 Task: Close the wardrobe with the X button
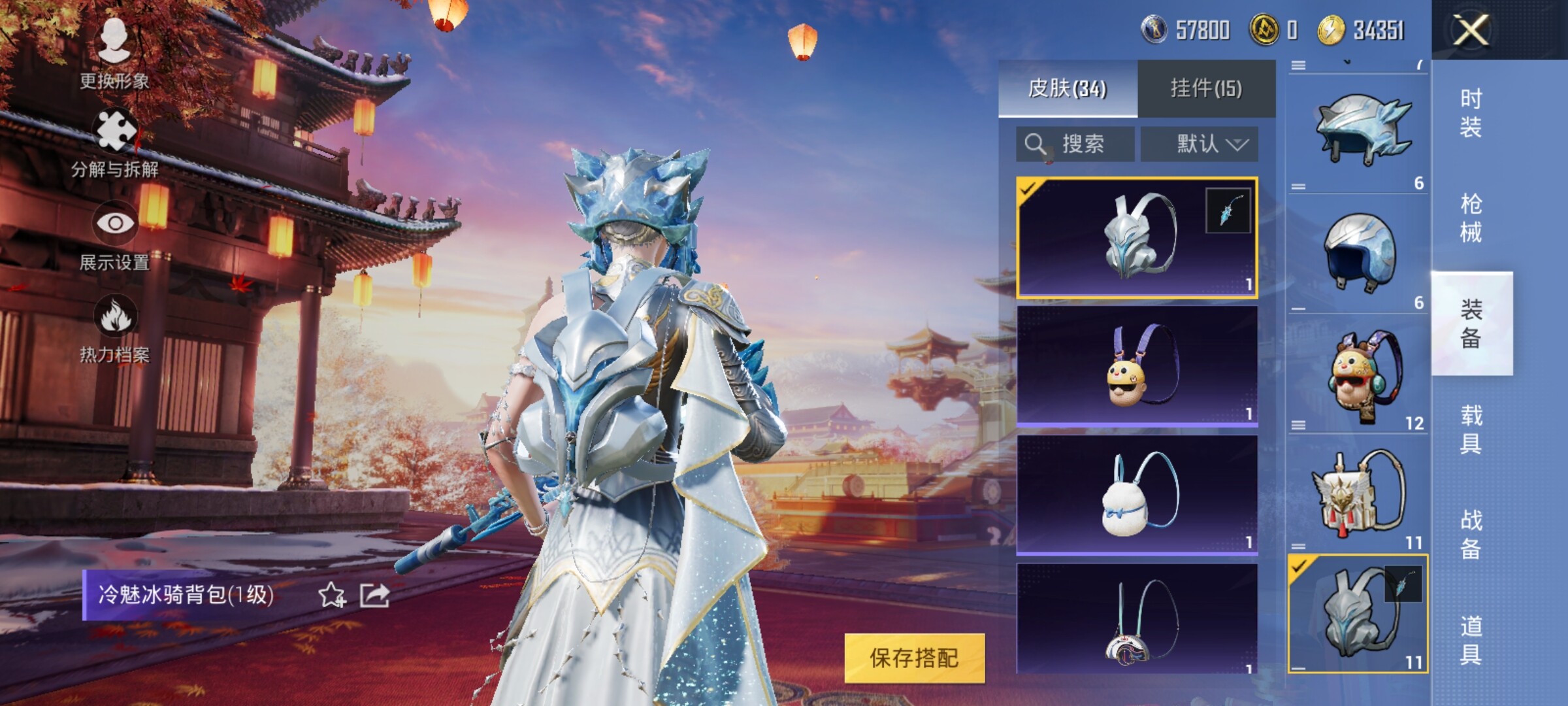1471,30
